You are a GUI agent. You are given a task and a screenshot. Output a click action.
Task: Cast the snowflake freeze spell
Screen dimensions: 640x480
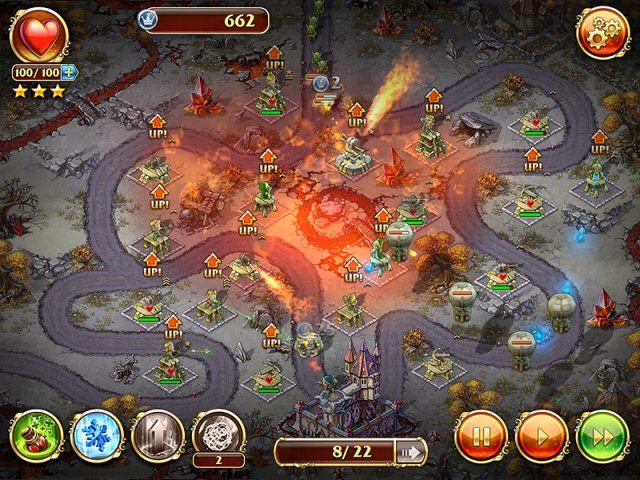pos(97,435)
